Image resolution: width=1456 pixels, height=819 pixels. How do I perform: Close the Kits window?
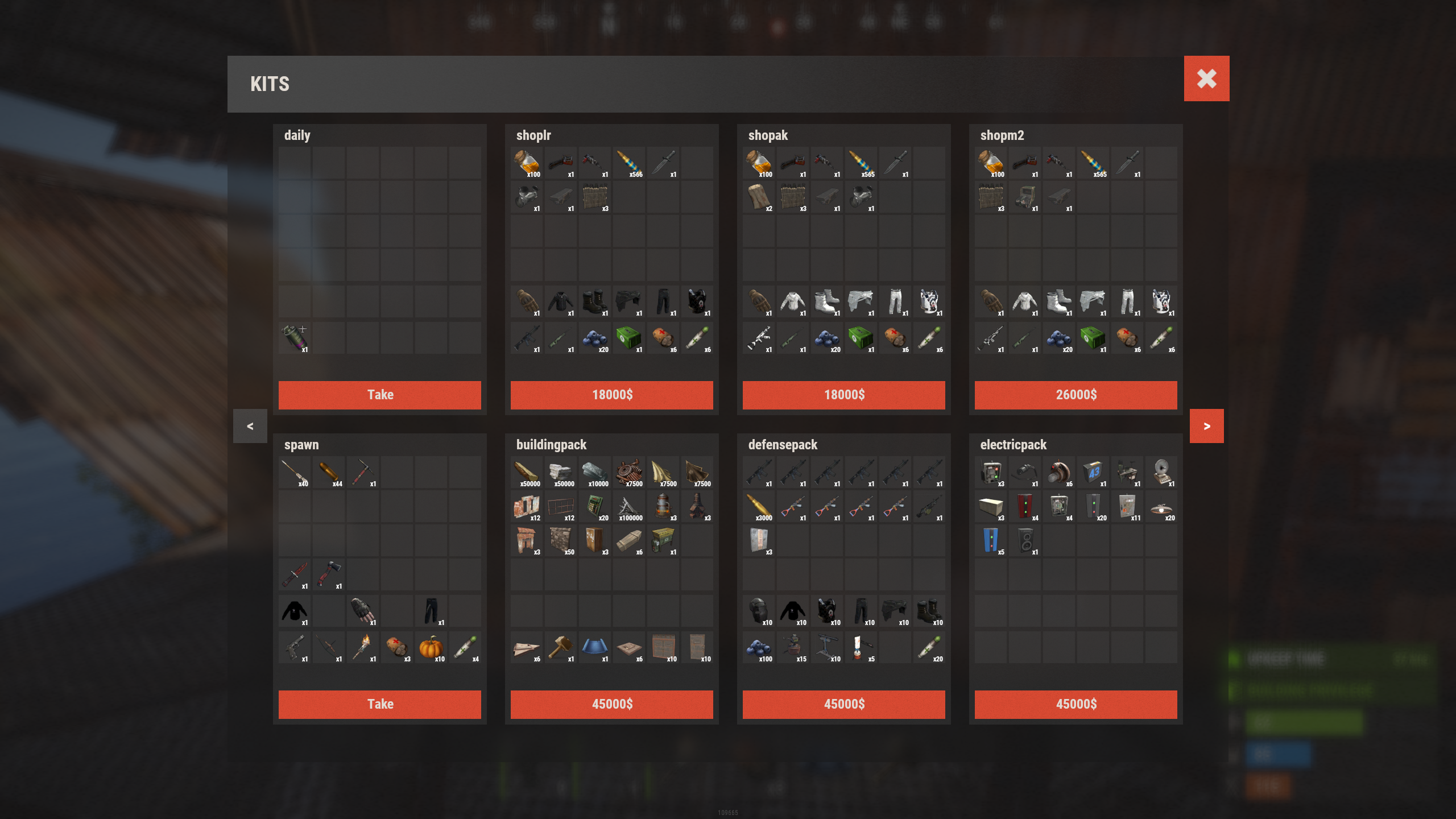[x=1206, y=78]
